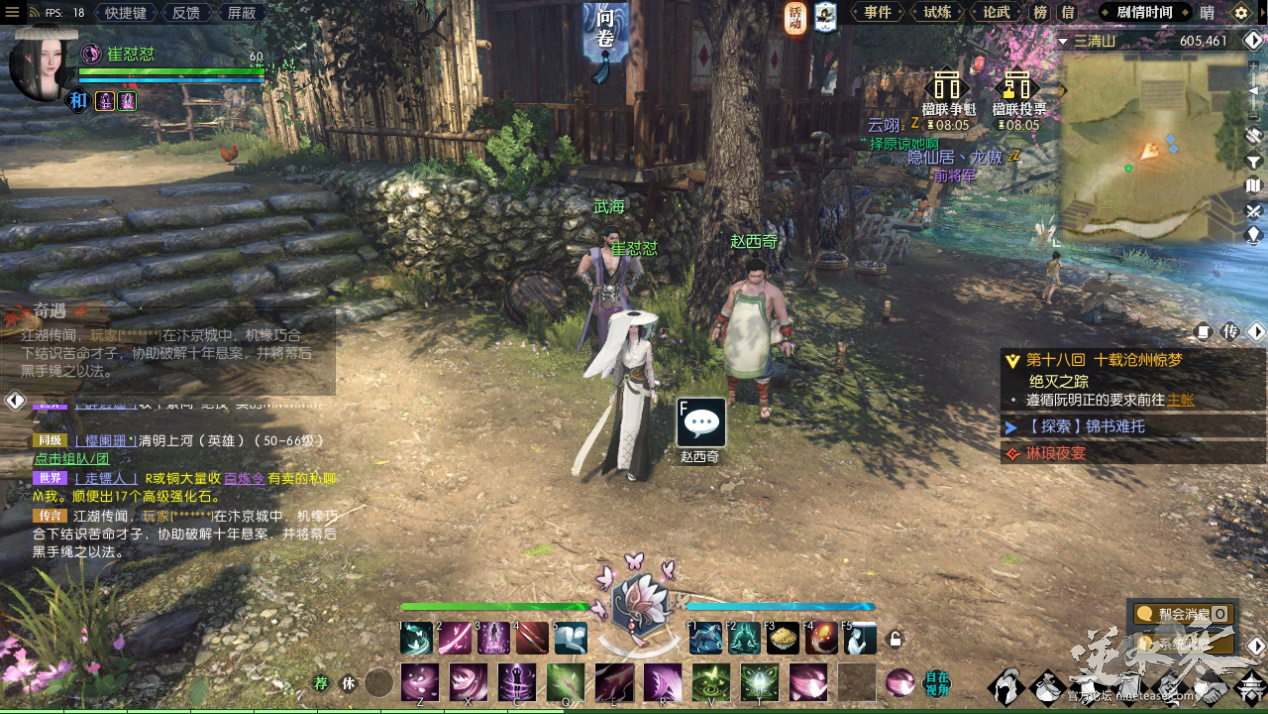Open the 快捷键 shortcuts menu

tap(126, 13)
